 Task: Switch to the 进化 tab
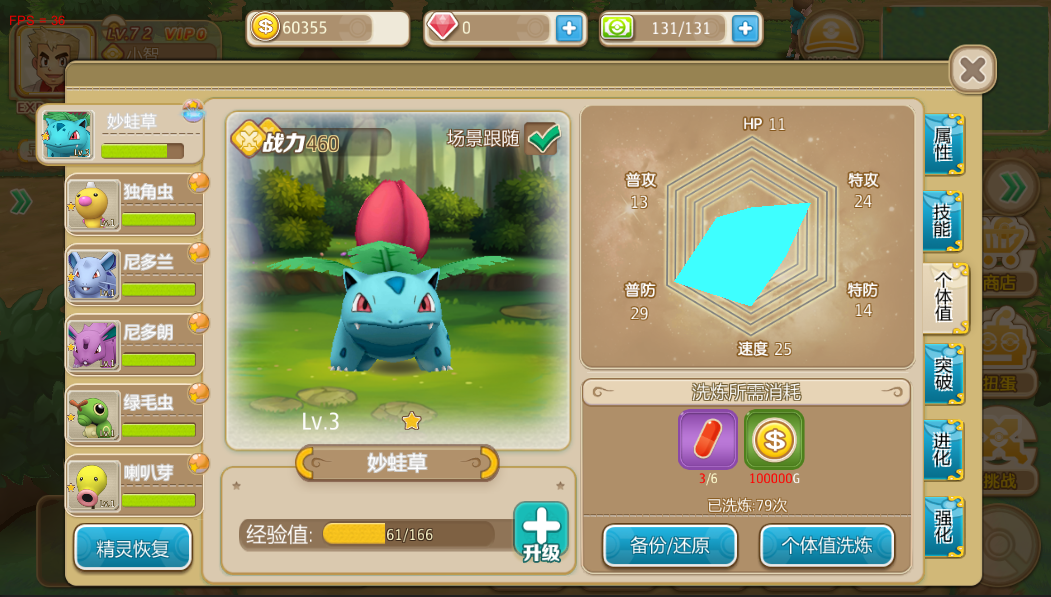click(x=943, y=450)
